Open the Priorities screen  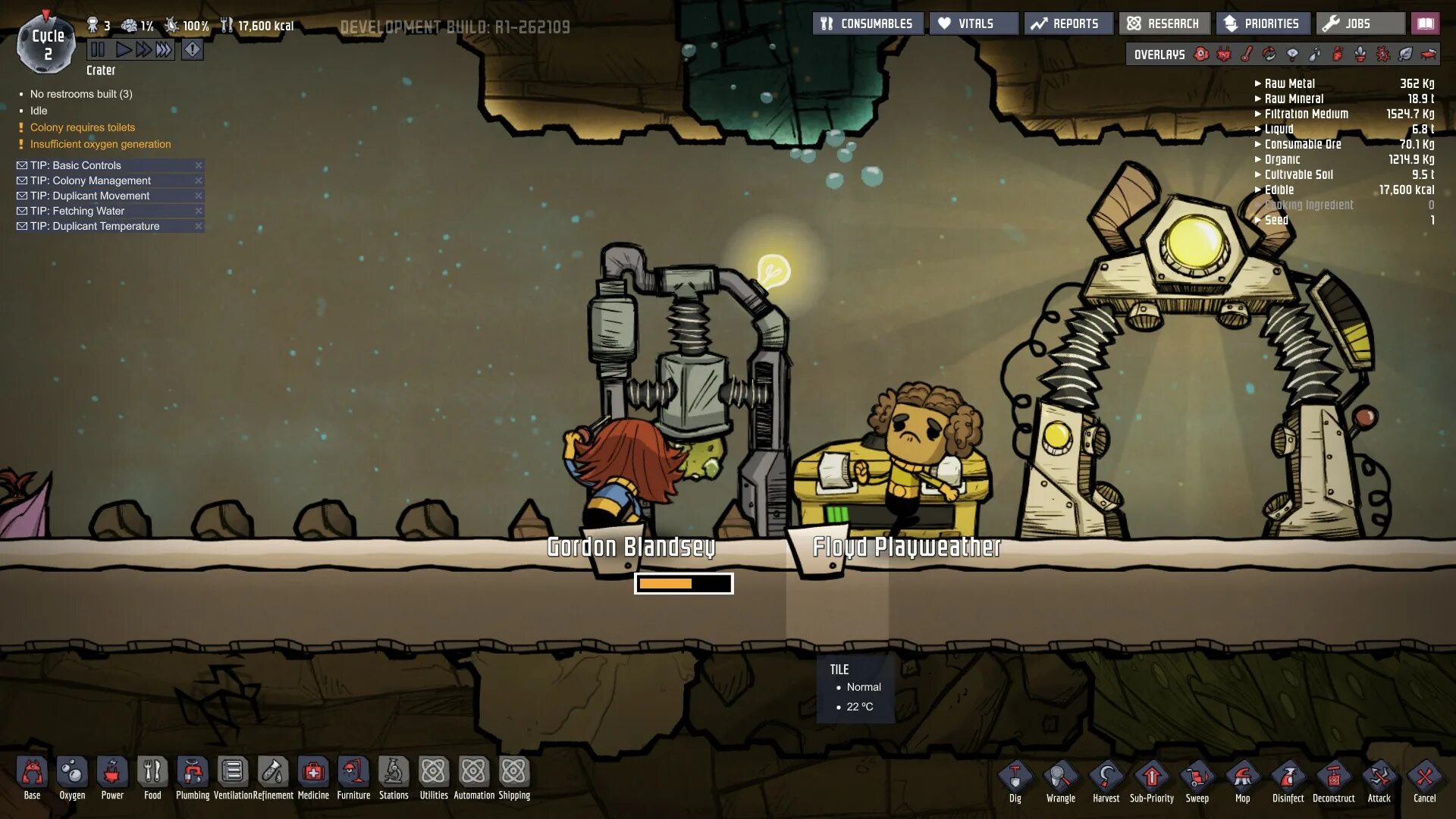click(x=1262, y=24)
